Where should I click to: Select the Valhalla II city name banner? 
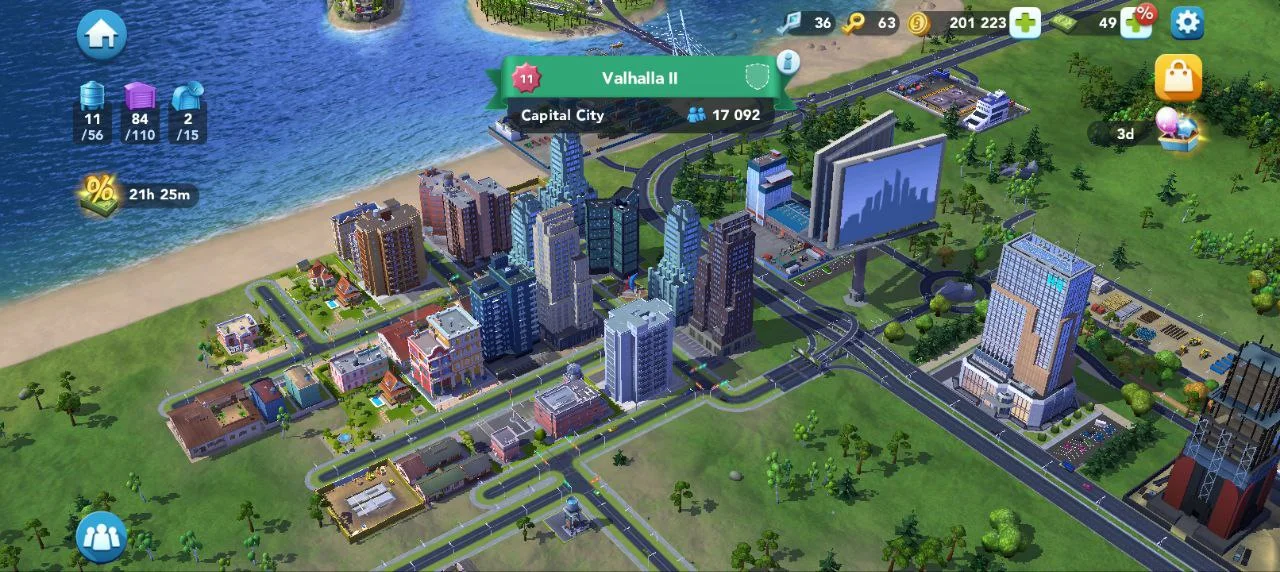pos(639,78)
